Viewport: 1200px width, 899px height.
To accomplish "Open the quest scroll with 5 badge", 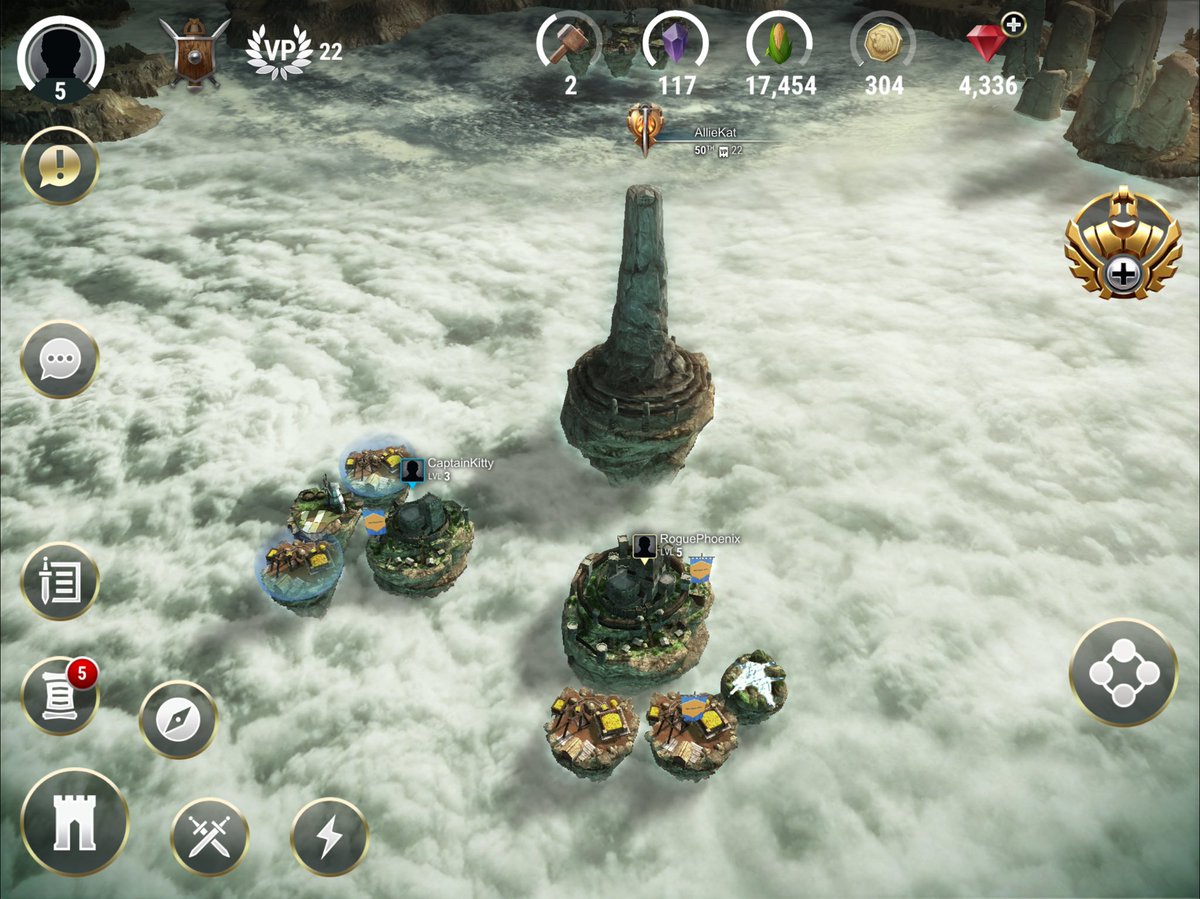I will pyautogui.click(x=60, y=696).
